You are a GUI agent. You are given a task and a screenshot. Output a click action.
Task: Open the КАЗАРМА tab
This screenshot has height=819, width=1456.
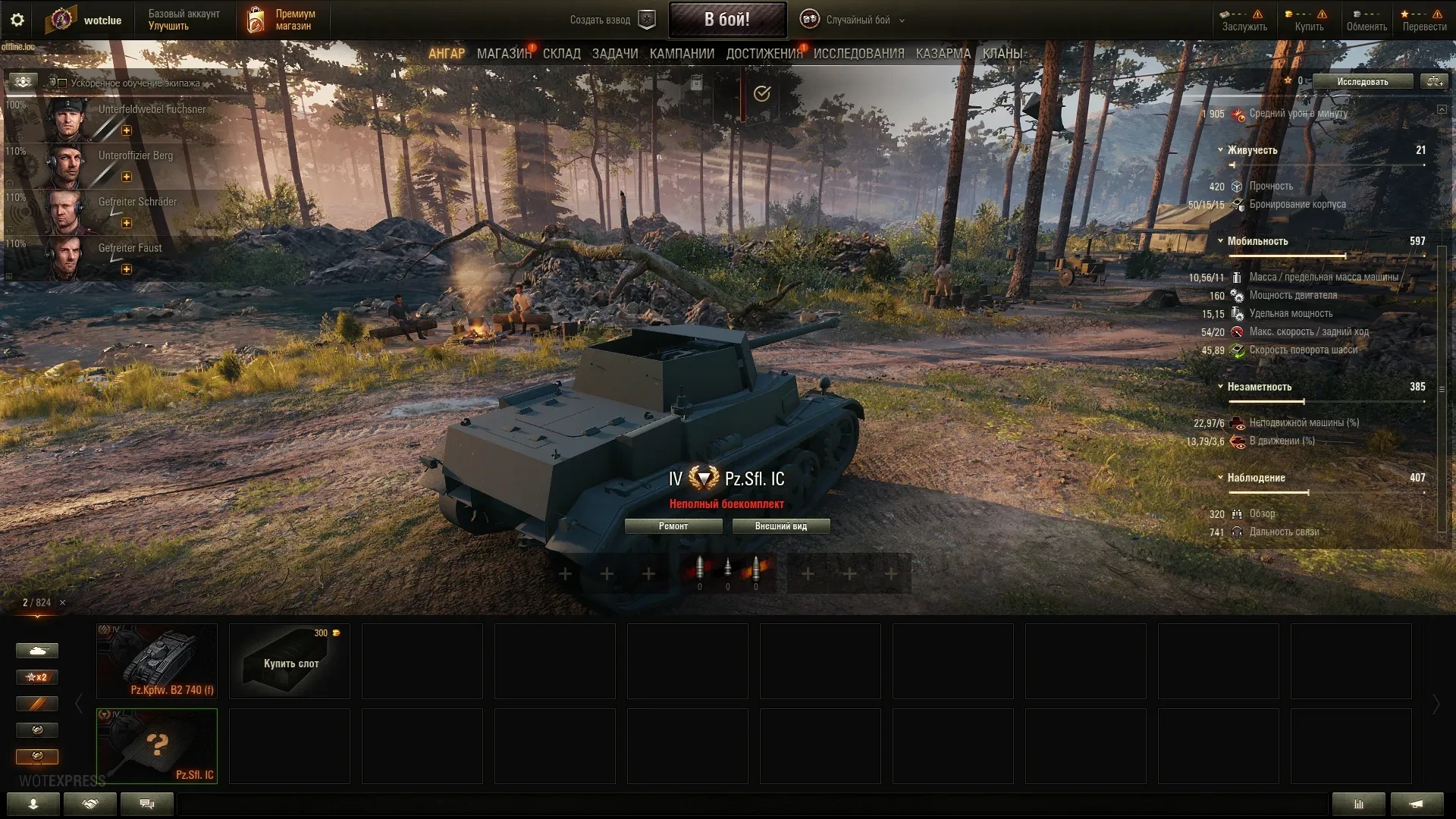[x=943, y=54]
